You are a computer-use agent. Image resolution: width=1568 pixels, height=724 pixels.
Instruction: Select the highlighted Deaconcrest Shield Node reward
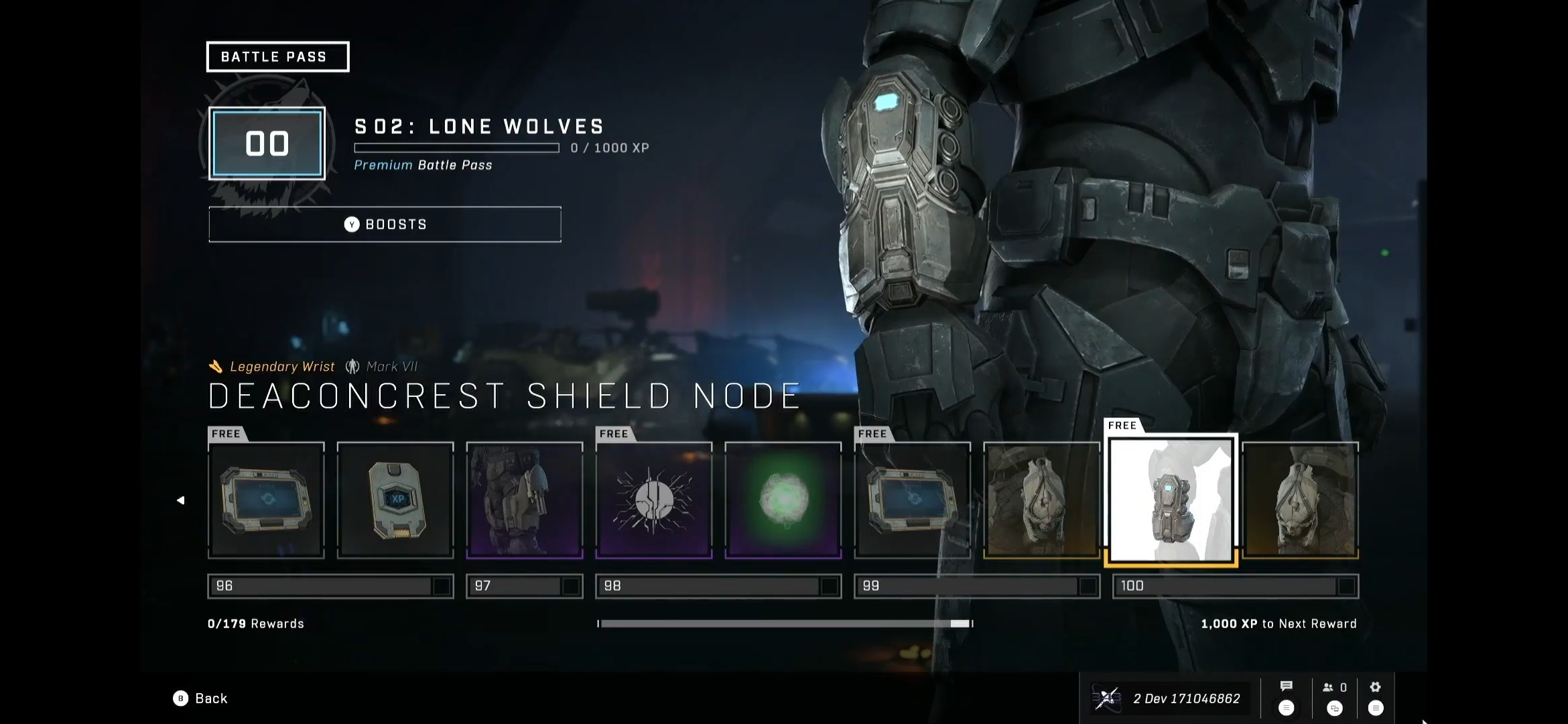coord(1171,500)
